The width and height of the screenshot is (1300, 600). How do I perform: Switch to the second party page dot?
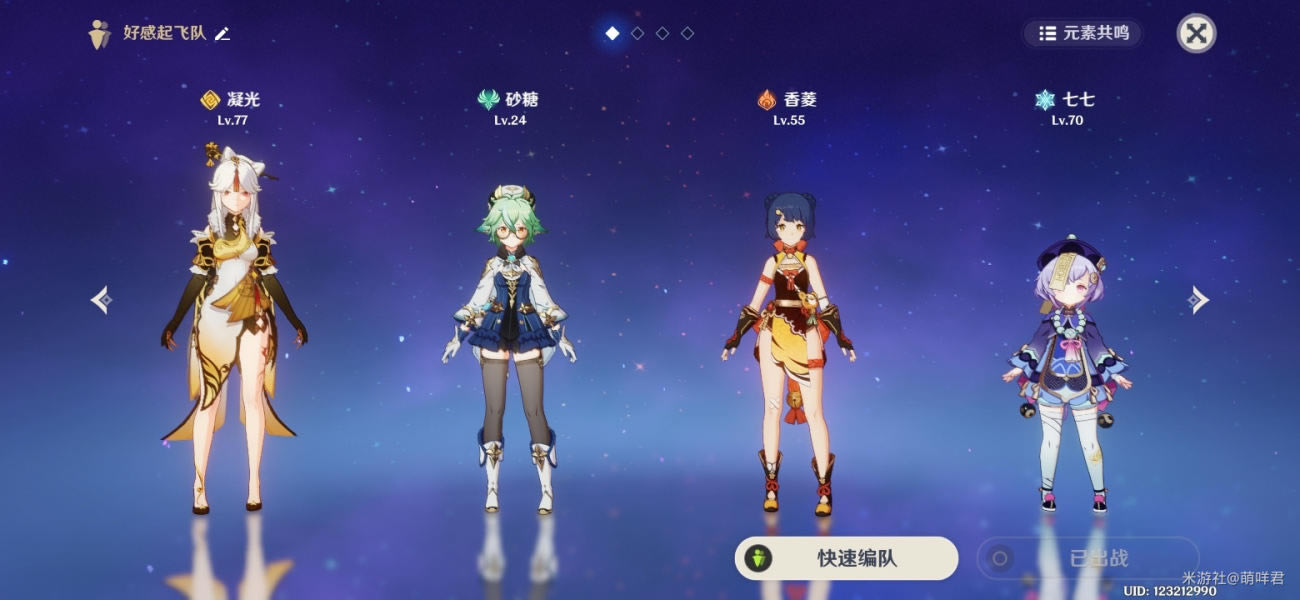637,33
